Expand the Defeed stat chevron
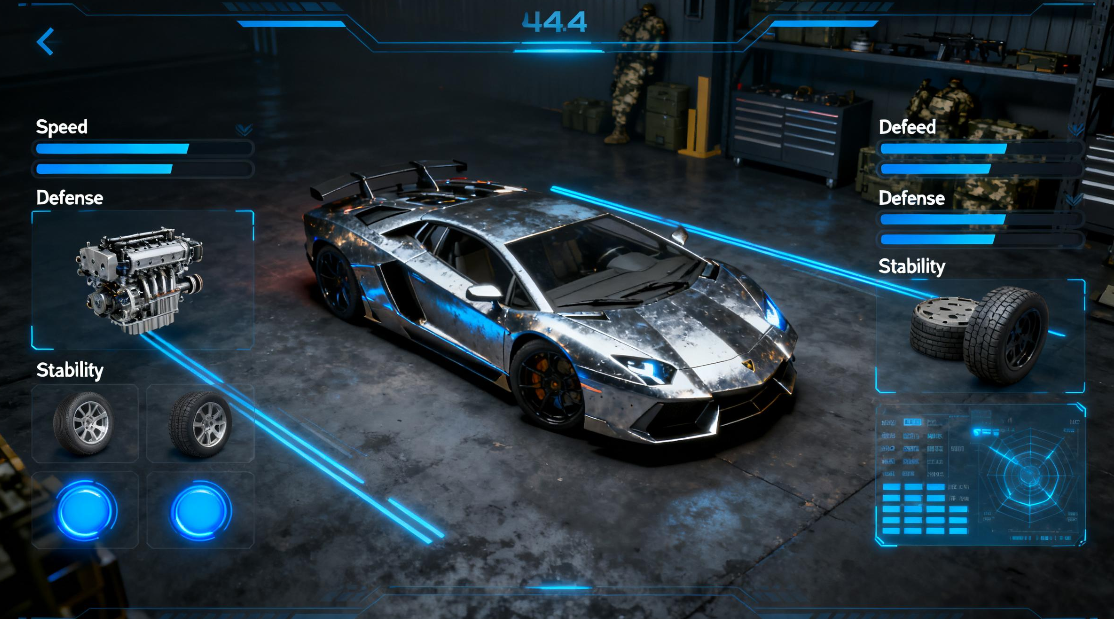 point(1075,130)
